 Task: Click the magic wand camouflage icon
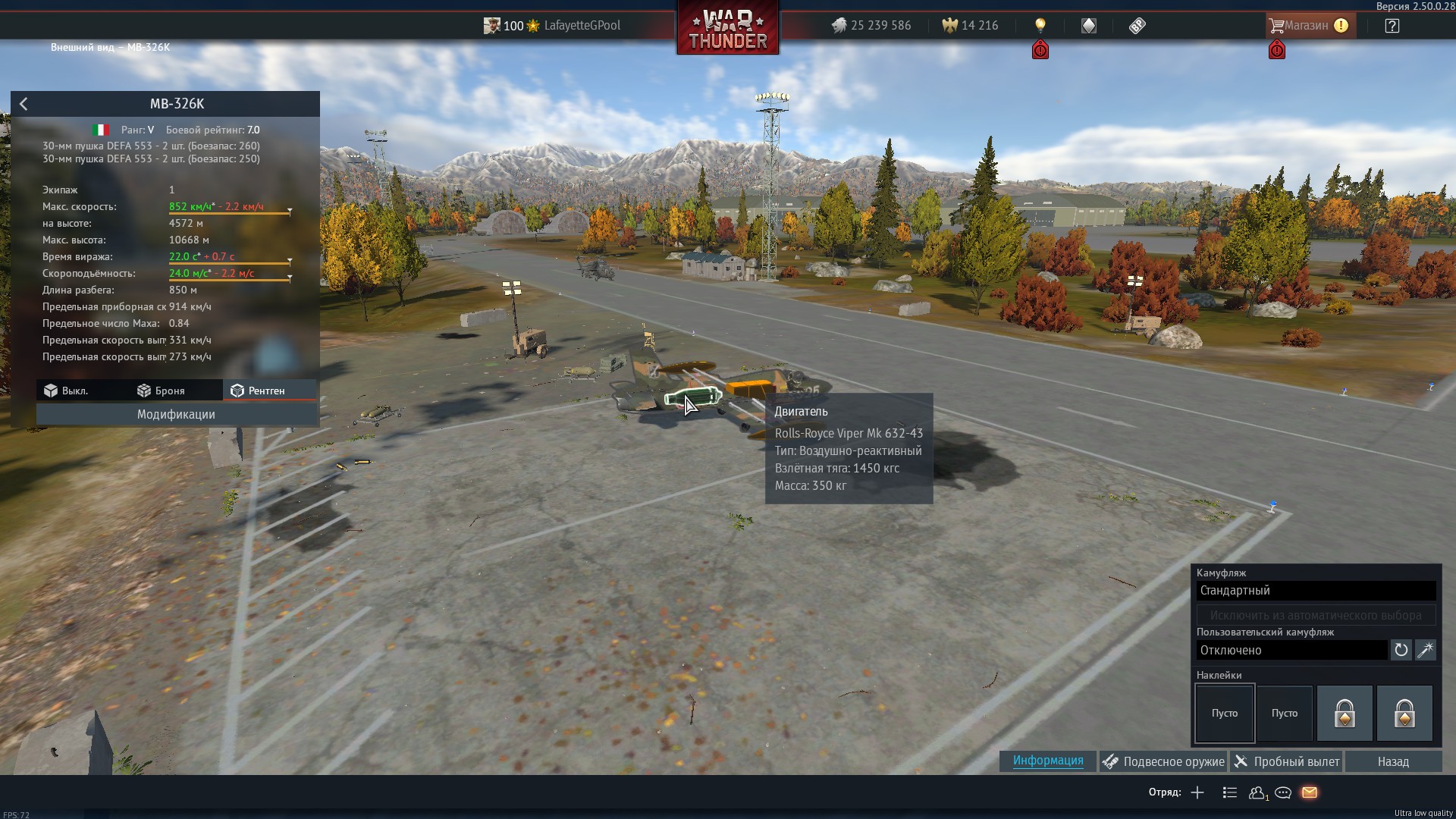[1426, 651]
